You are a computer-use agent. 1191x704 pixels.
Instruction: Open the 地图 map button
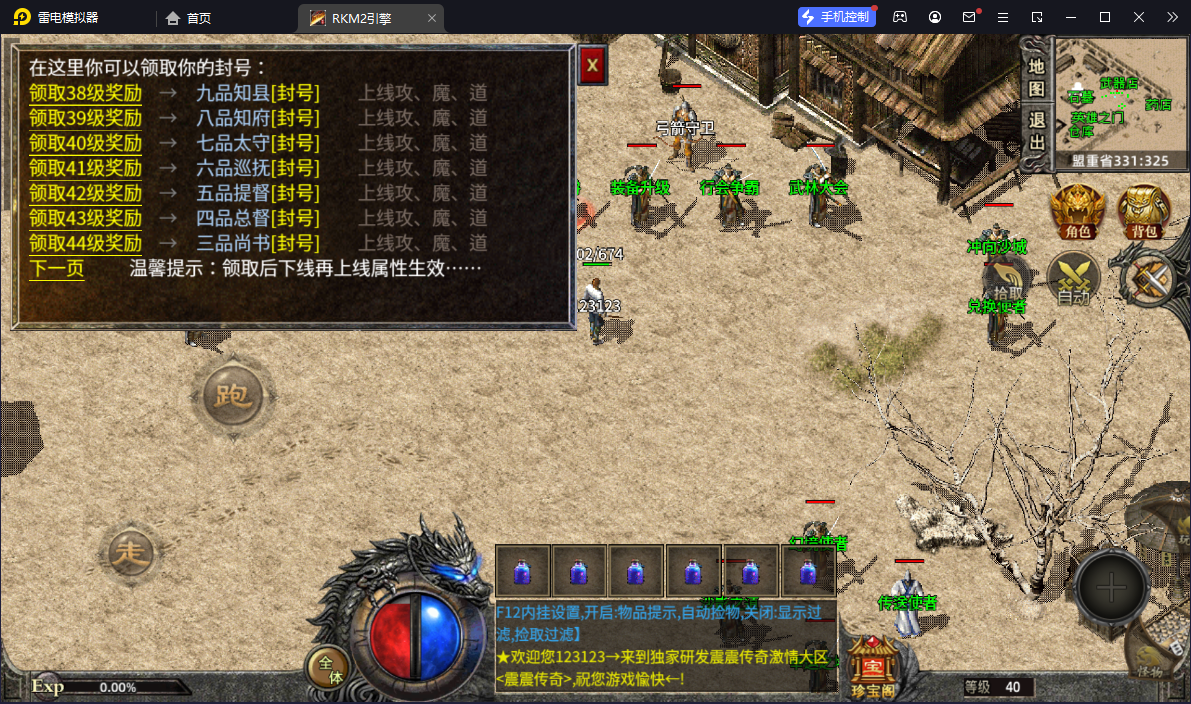tap(1037, 77)
